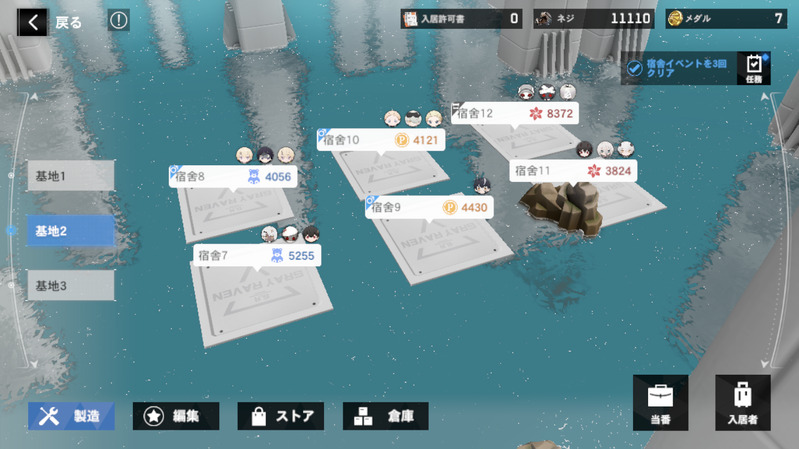Open the 入居者 residents list
The height and width of the screenshot is (449, 799).
point(742,402)
